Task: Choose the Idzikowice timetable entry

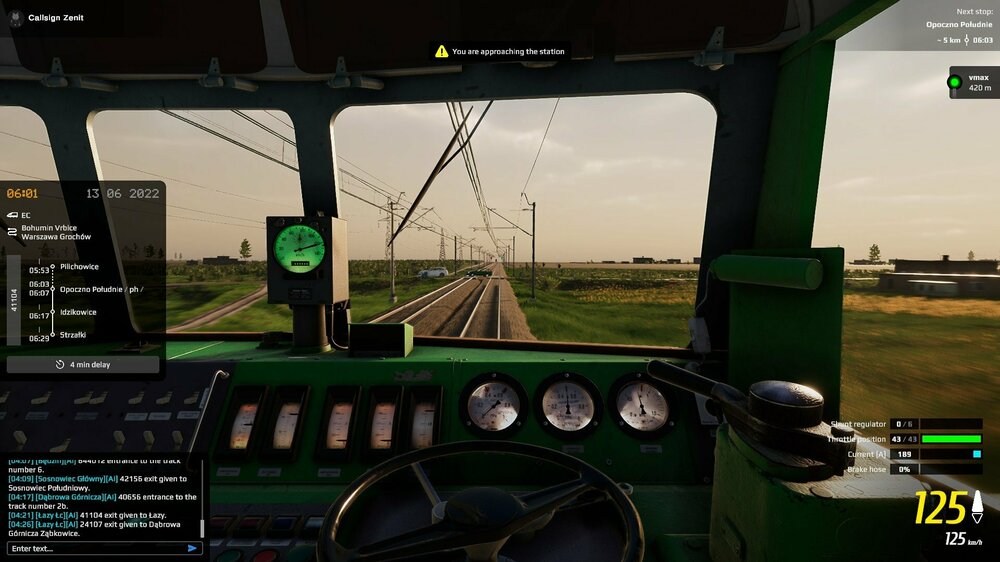Action: [78, 312]
